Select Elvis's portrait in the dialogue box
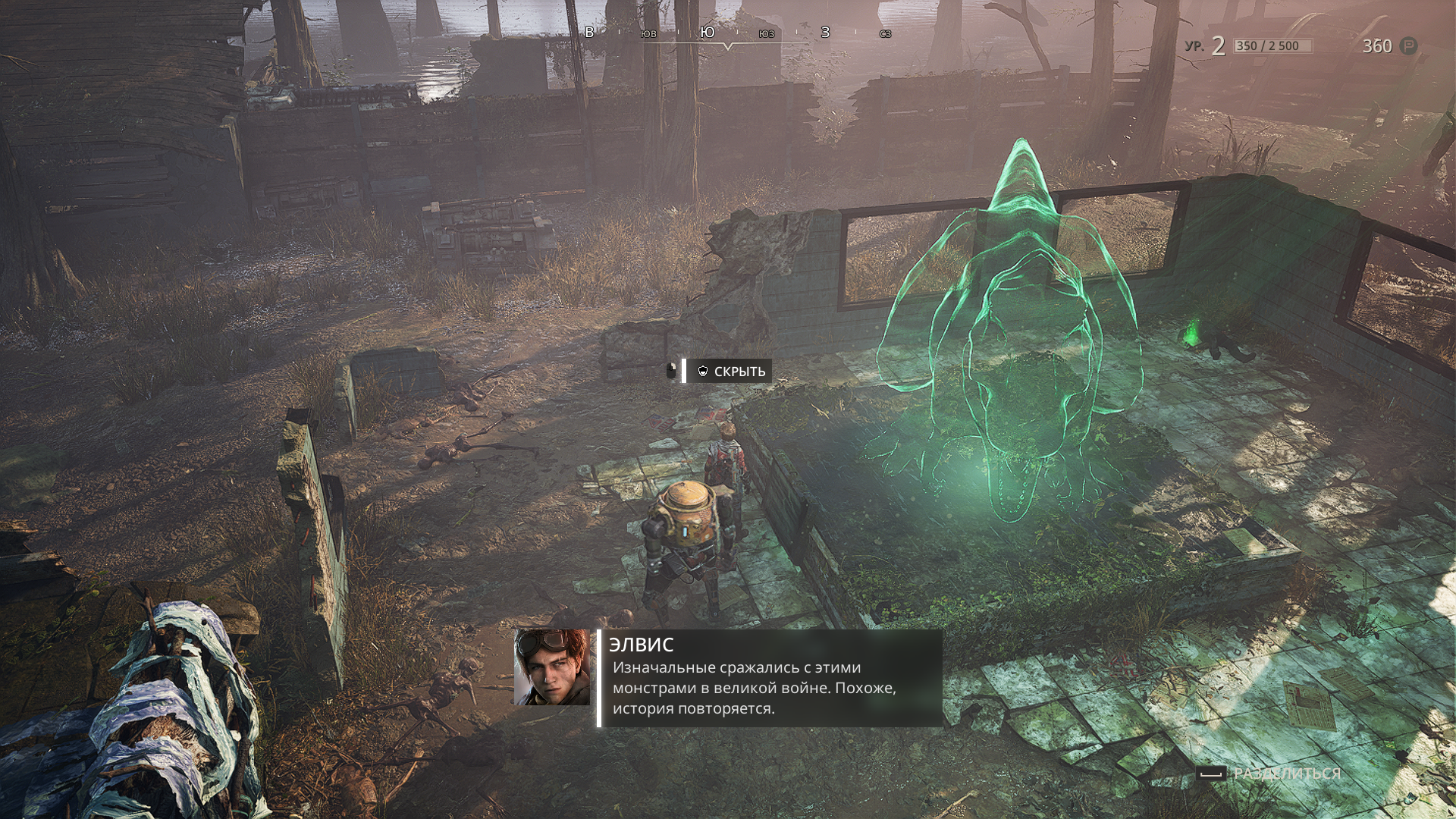The image size is (1456, 819). 552,667
